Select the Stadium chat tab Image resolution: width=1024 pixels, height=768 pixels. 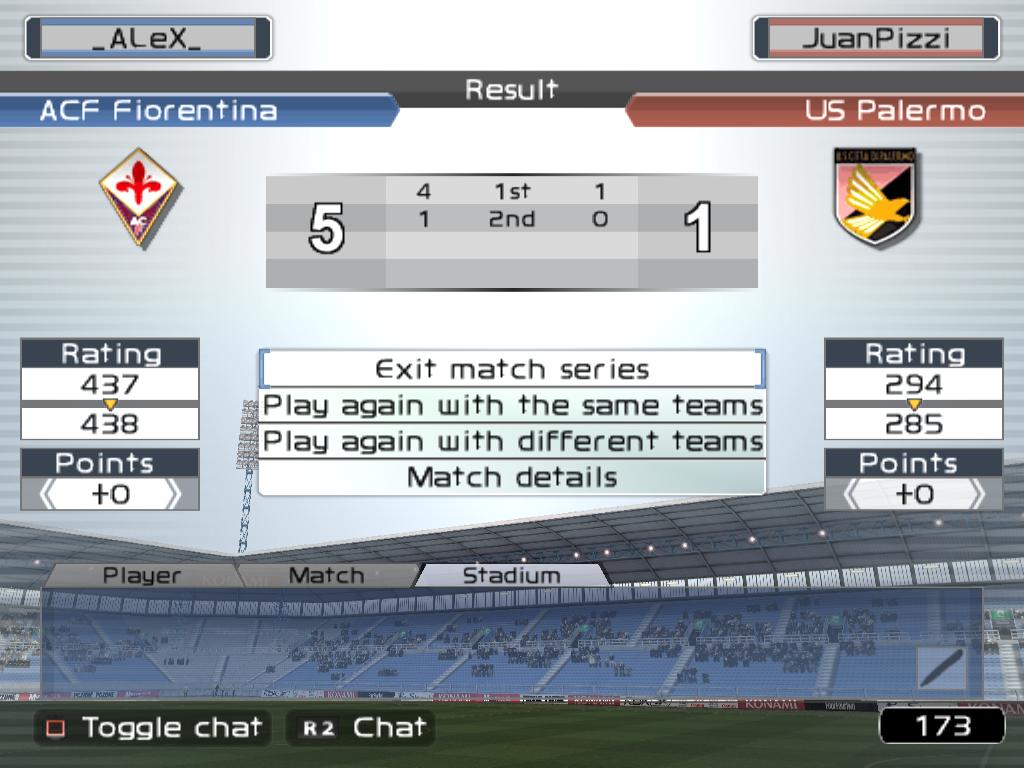tap(511, 576)
